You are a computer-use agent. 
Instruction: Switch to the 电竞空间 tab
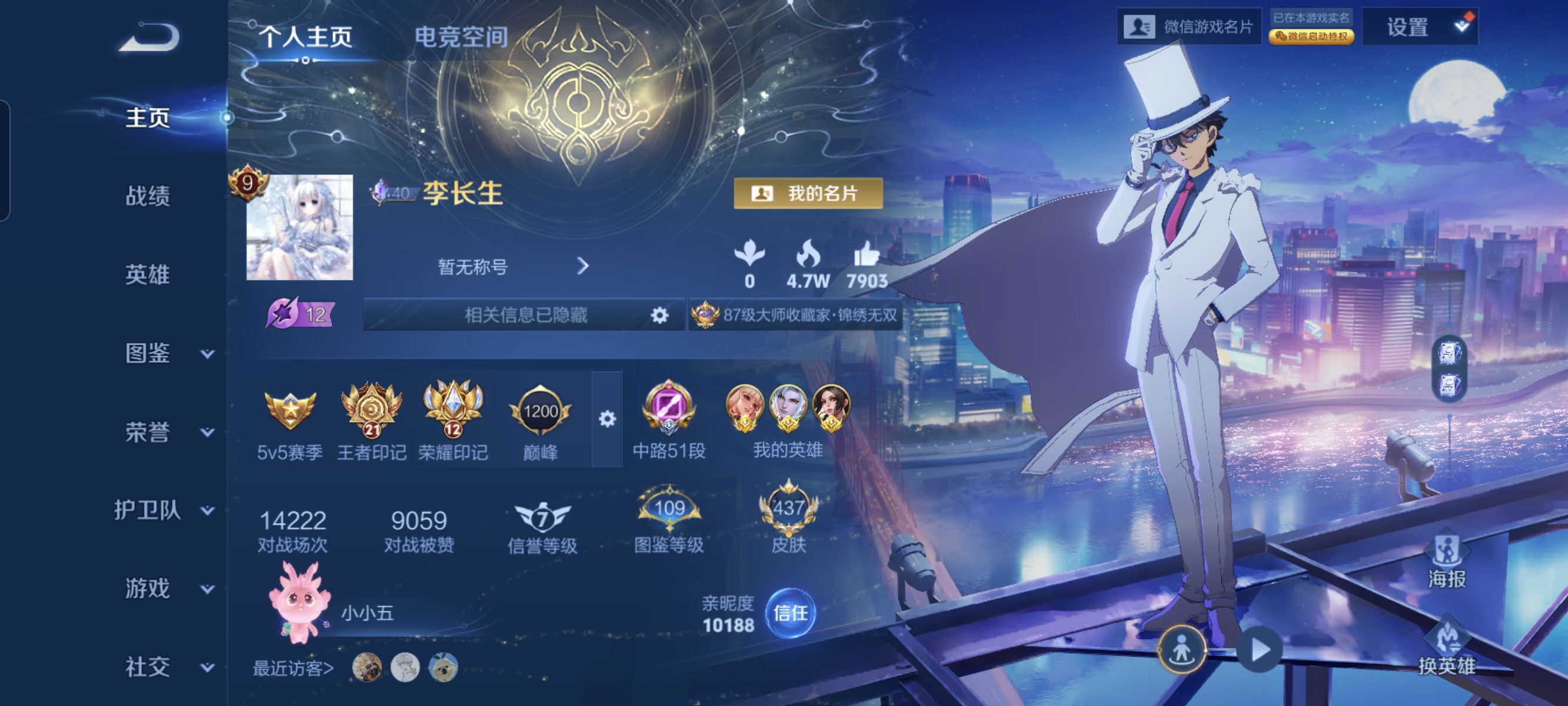click(461, 36)
